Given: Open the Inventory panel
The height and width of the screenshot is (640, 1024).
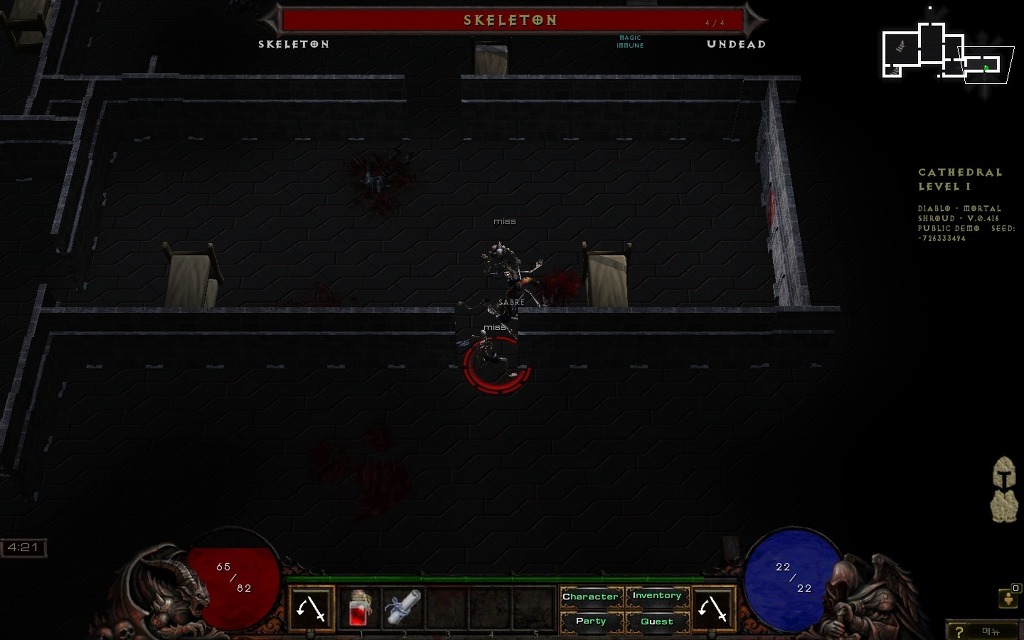Looking at the screenshot, I should pos(656,597).
